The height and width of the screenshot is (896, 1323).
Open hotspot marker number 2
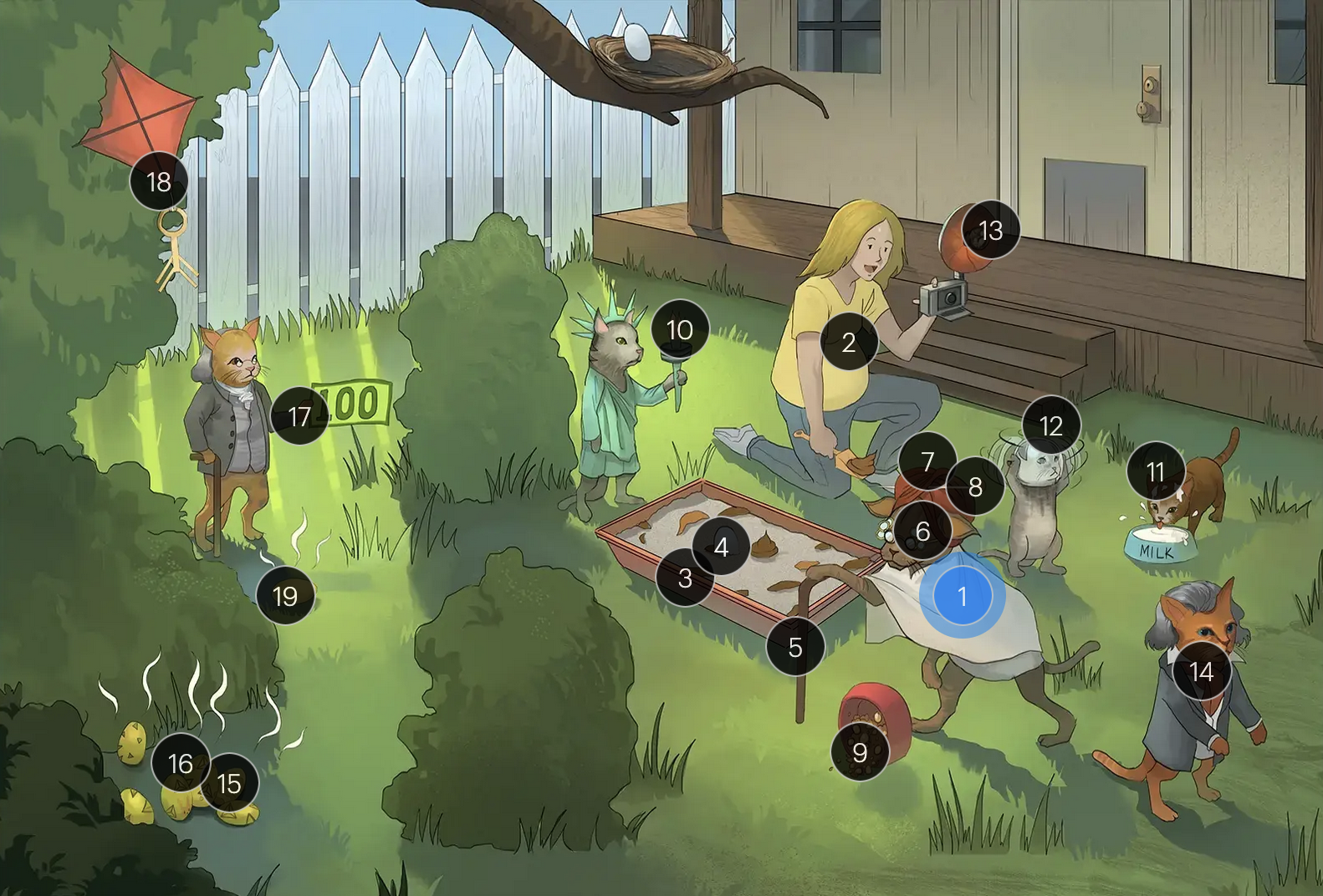849,342
